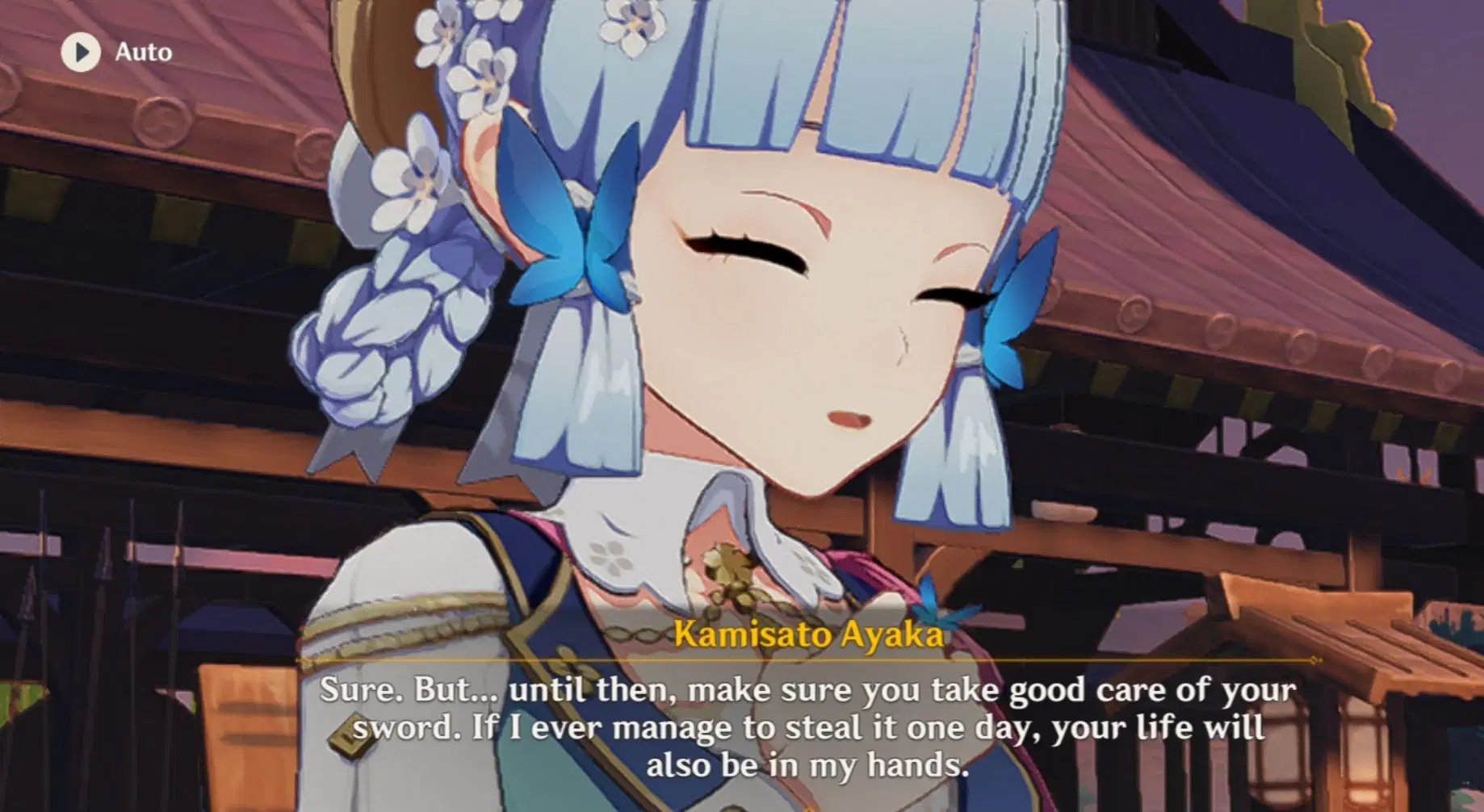Select the Auto label text
The height and width of the screenshot is (812, 1484).
click(144, 52)
